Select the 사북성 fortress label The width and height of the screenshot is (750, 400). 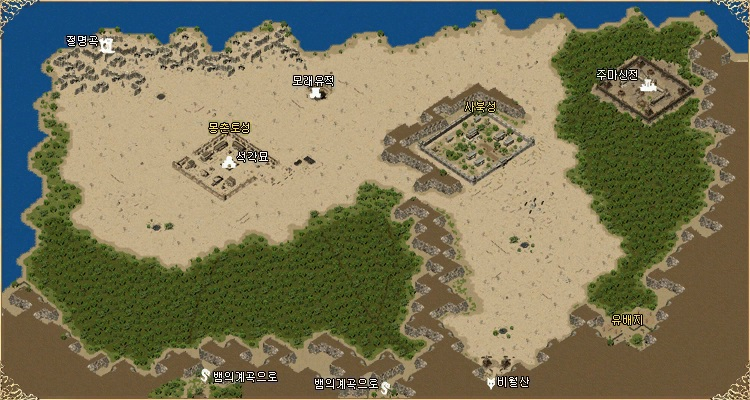coord(480,107)
